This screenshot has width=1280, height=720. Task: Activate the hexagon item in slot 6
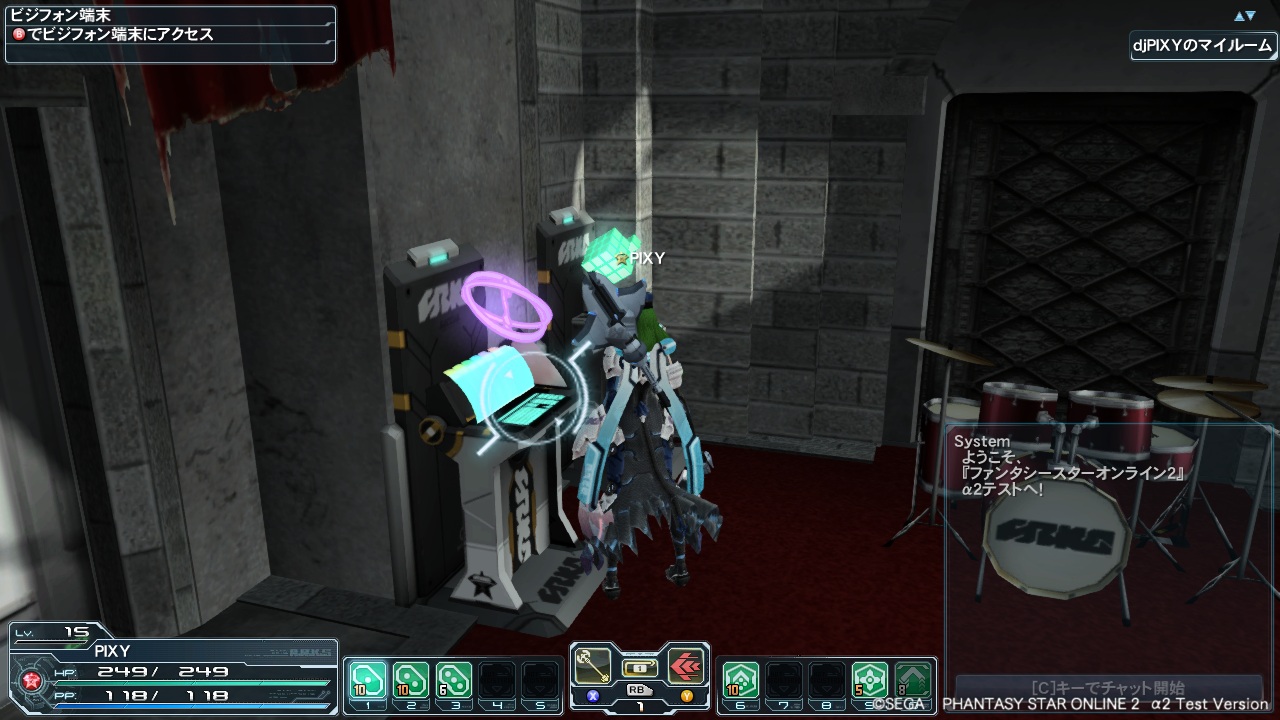pos(740,680)
